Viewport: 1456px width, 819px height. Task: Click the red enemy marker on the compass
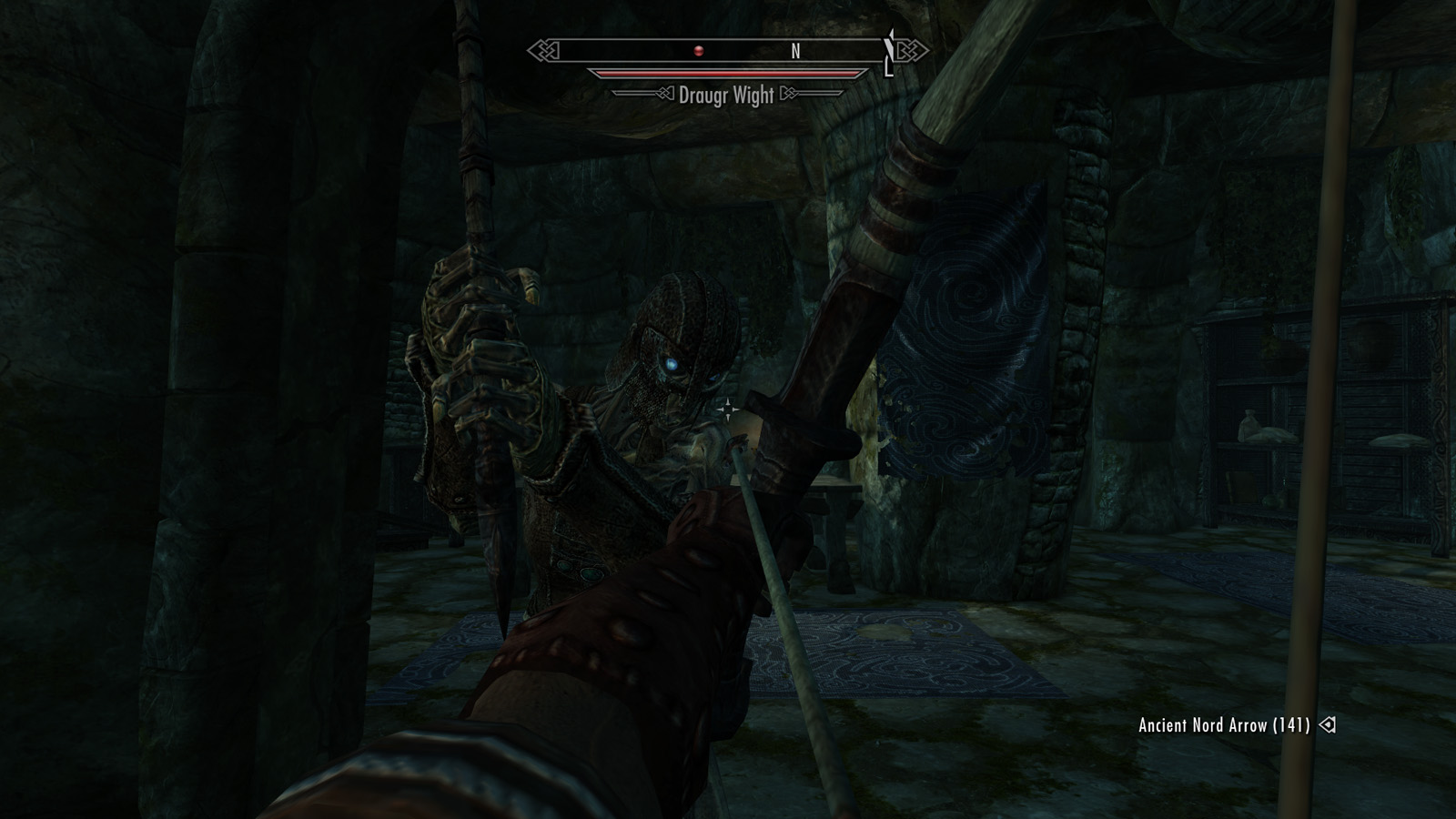(x=699, y=51)
